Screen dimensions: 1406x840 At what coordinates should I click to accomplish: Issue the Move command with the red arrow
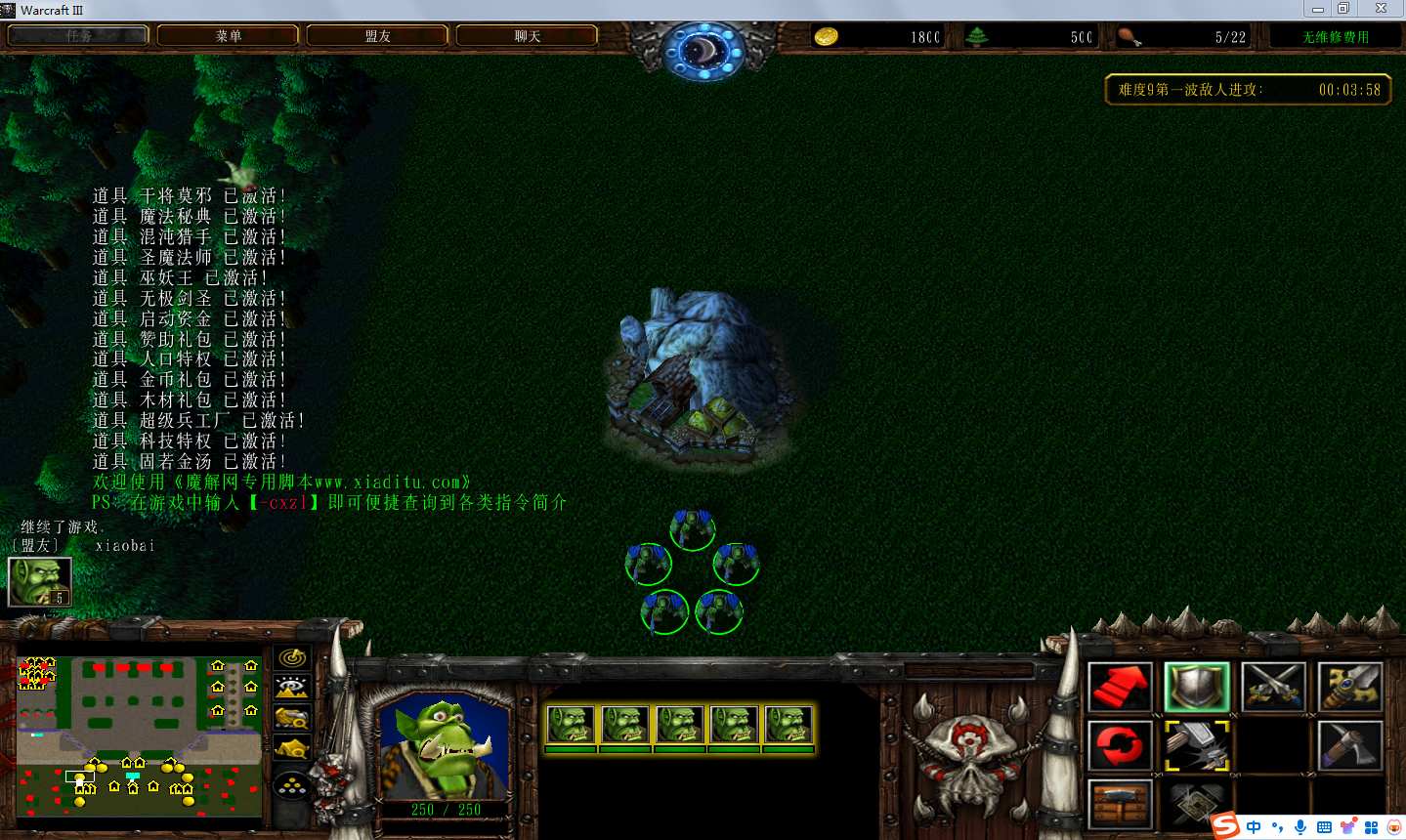point(1120,687)
